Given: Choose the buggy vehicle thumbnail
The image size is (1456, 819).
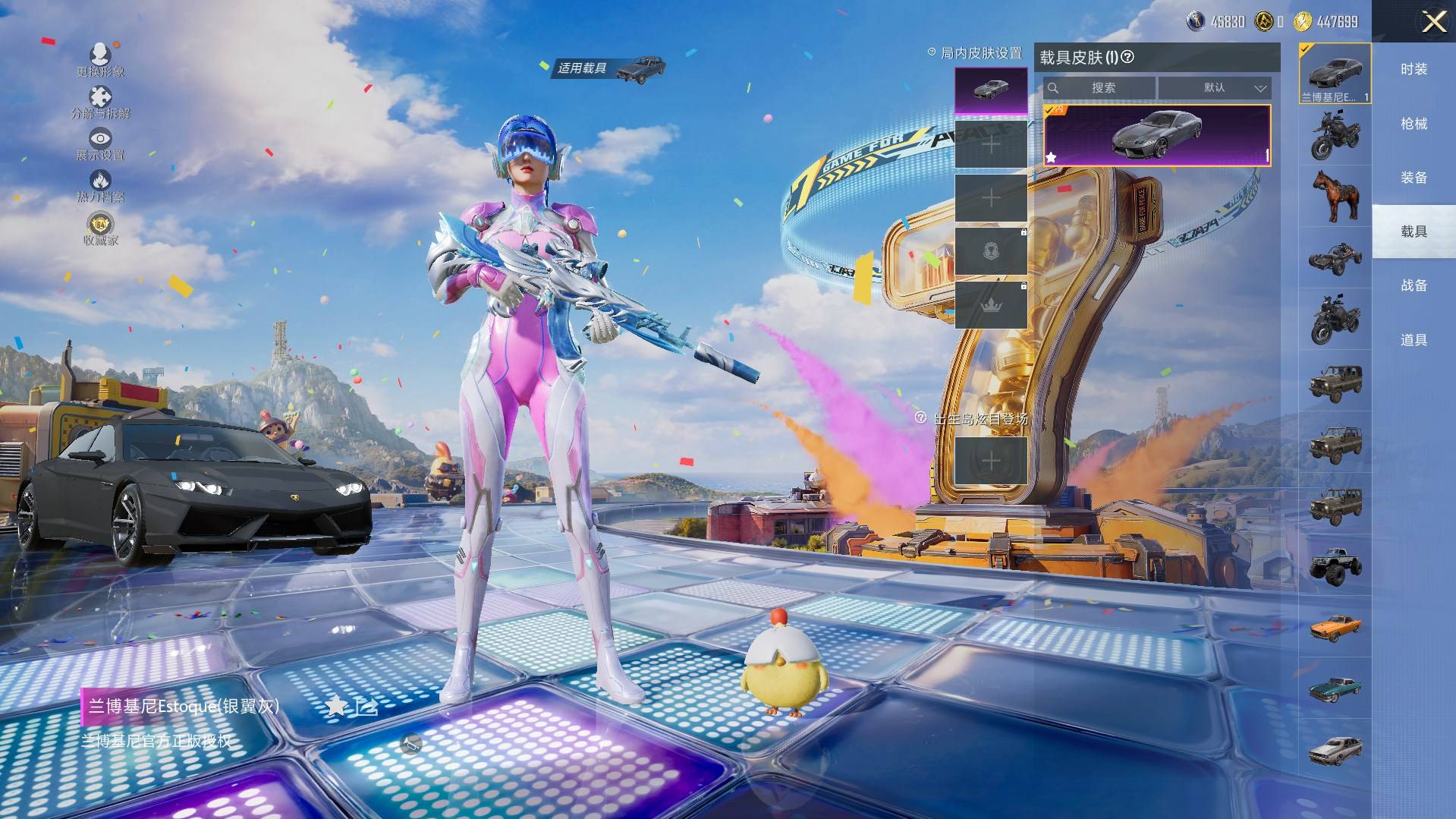Looking at the screenshot, I should coord(1335,257).
